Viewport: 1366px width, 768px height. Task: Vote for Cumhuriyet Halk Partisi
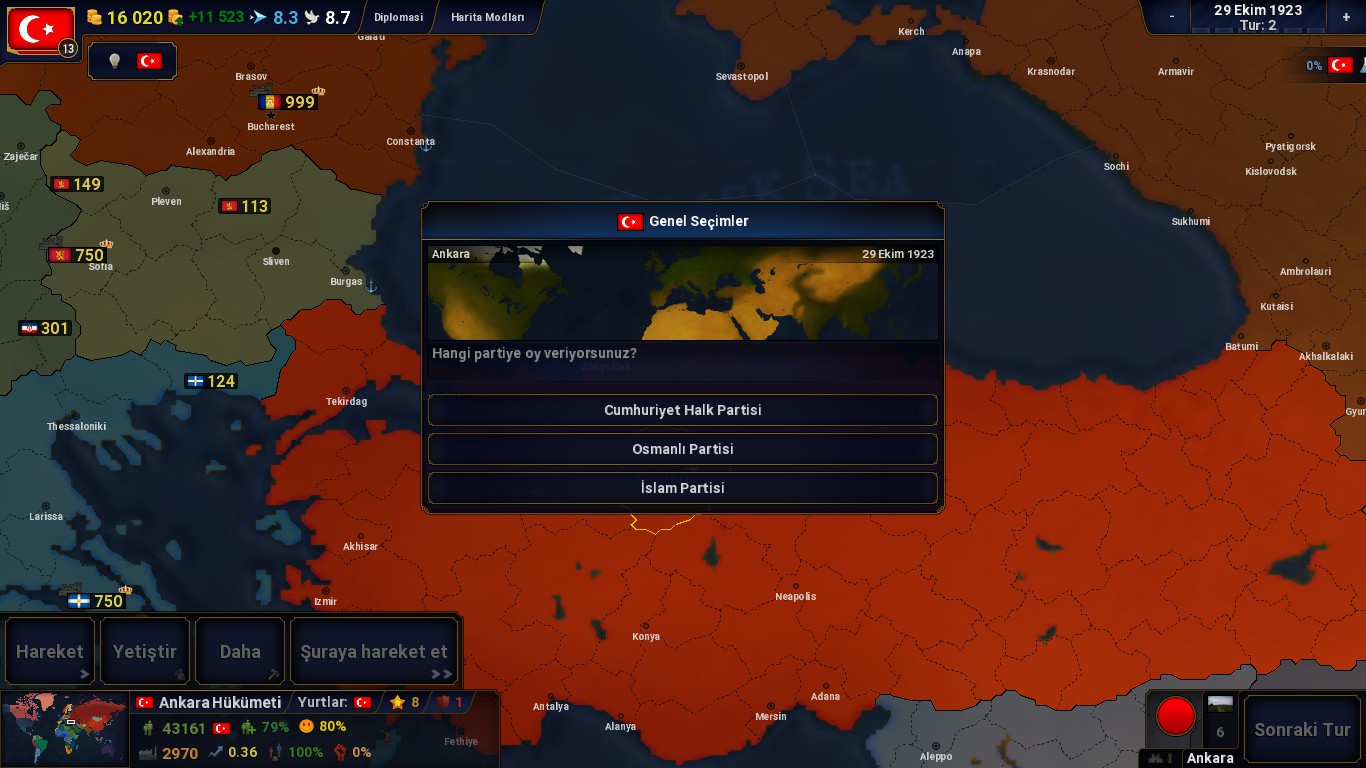point(682,410)
